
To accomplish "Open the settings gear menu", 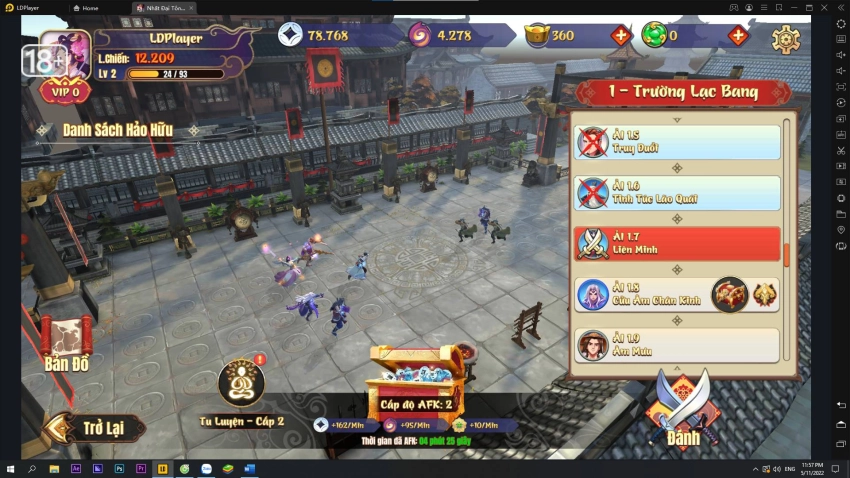I will pos(785,39).
